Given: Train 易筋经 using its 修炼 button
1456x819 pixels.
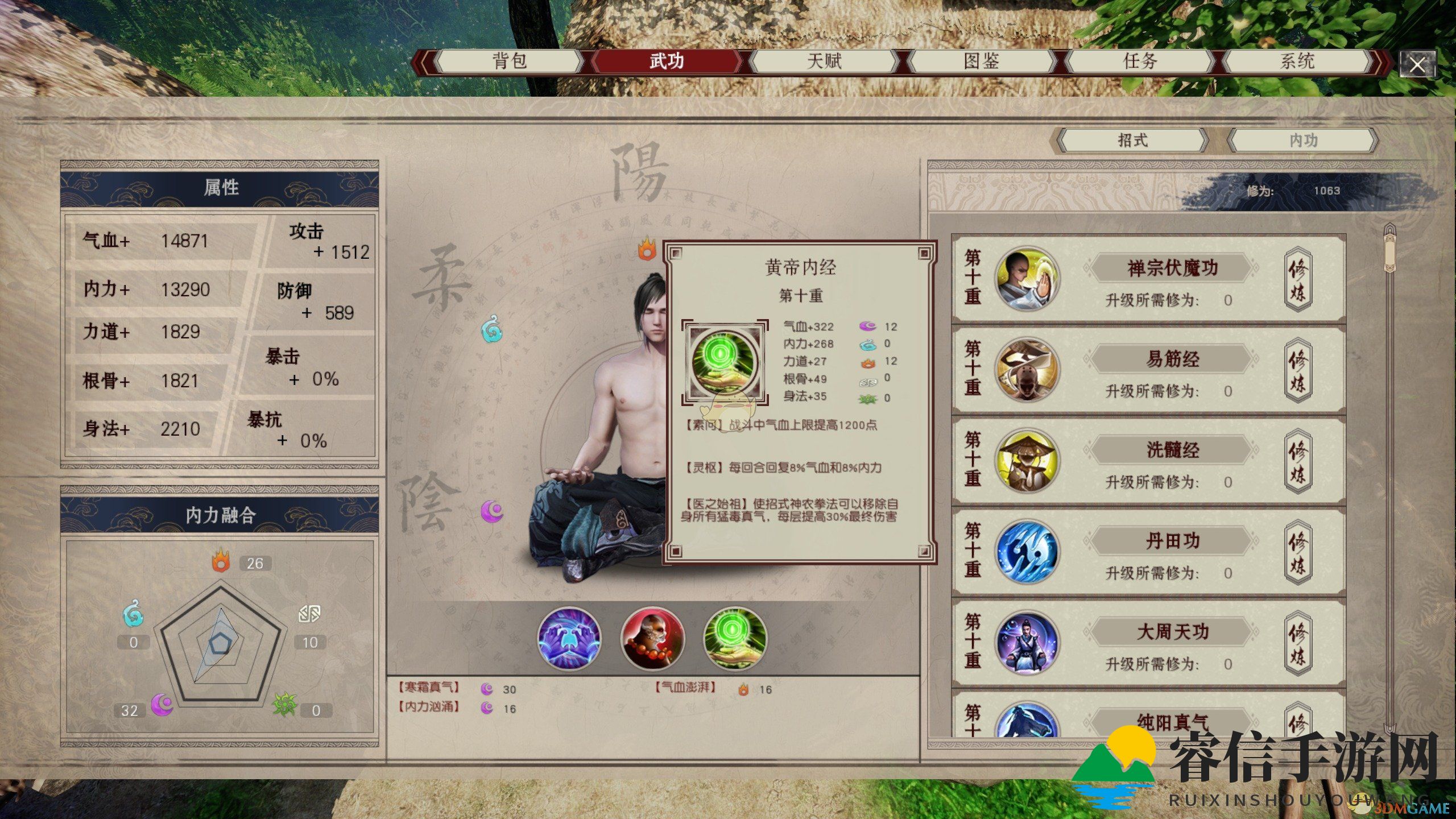Looking at the screenshot, I should [x=1297, y=370].
